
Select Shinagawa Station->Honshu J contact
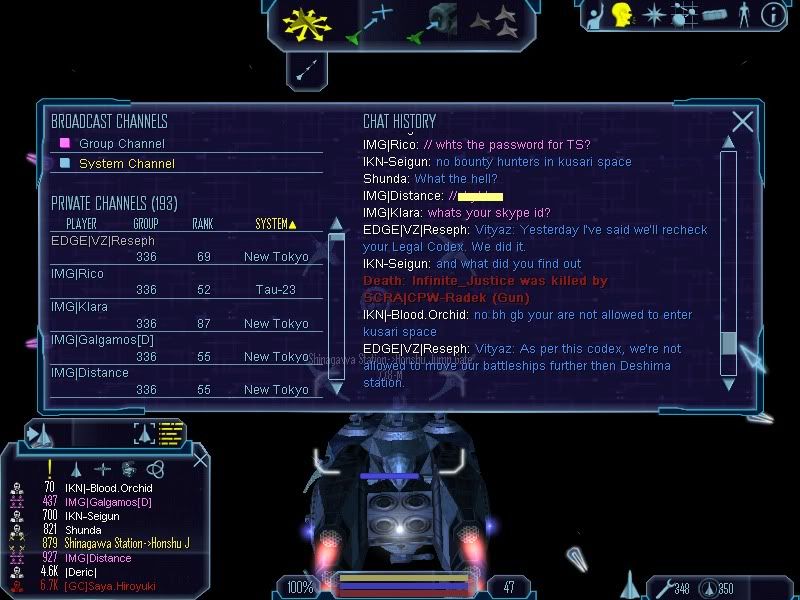(127, 543)
